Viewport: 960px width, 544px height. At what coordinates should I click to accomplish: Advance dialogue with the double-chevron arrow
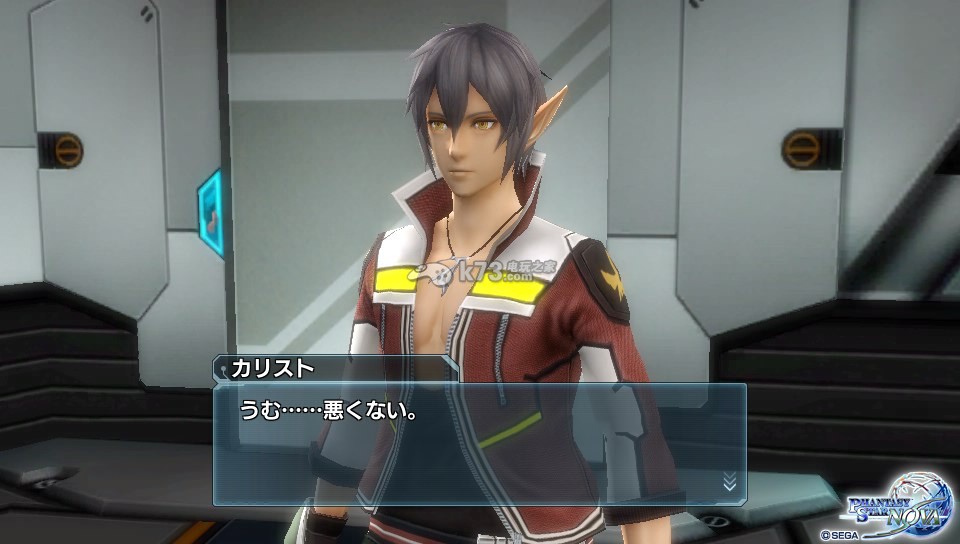pos(729,481)
